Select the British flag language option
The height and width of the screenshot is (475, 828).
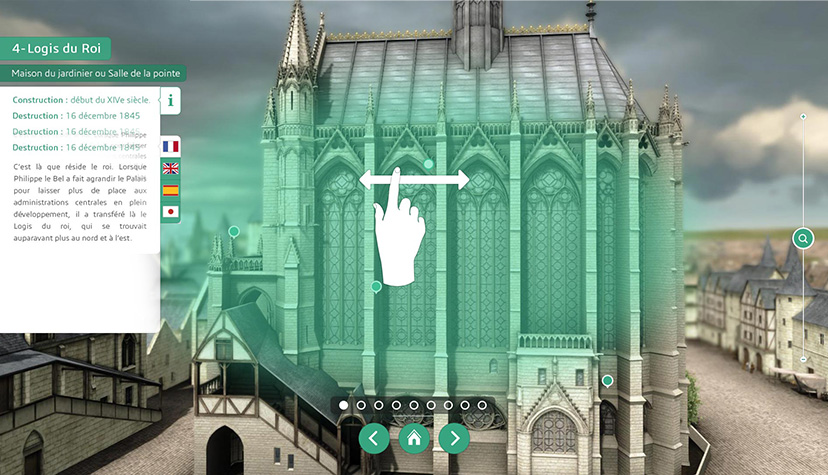tap(170, 168)
